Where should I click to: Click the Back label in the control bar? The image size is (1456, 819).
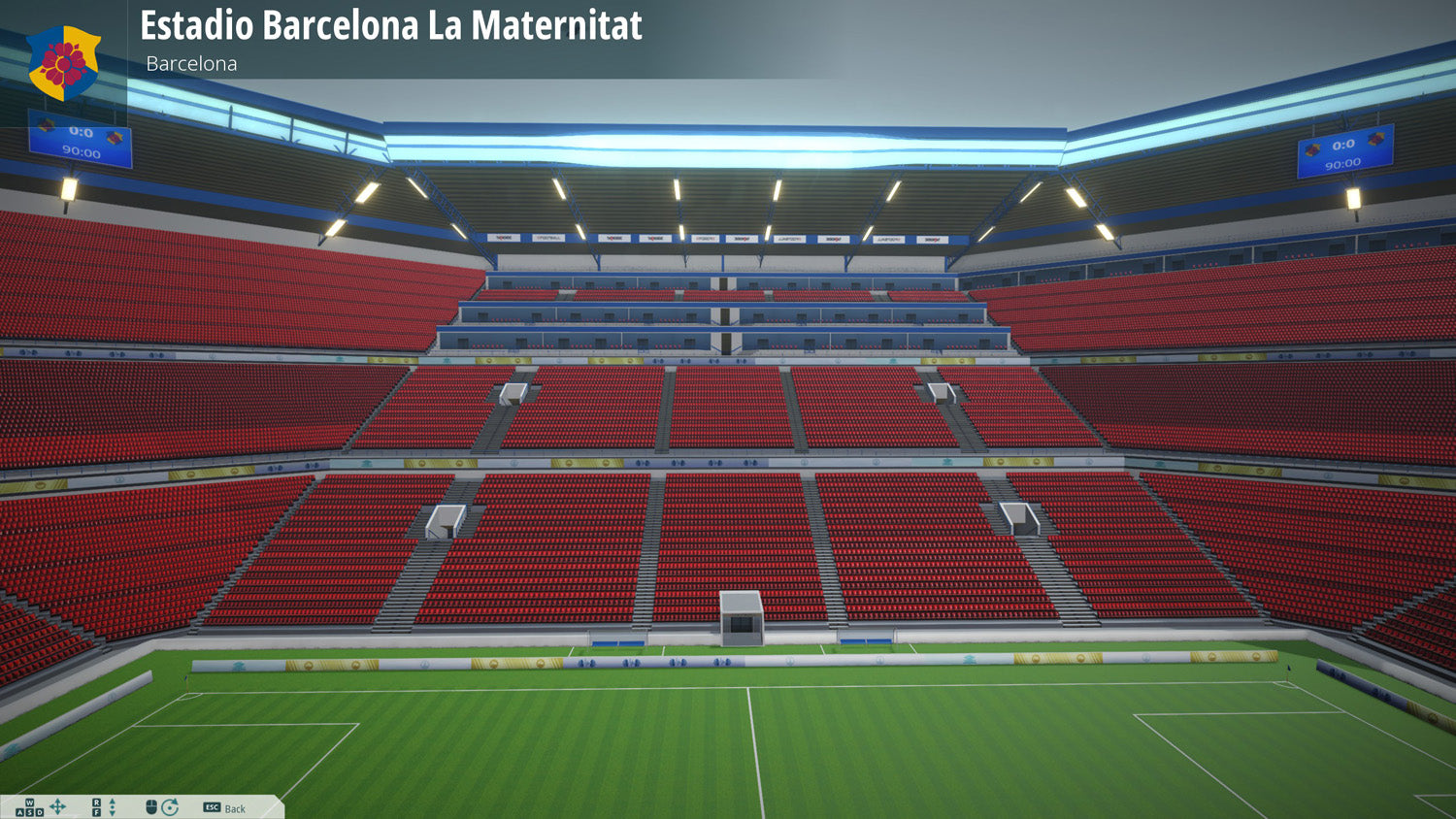234,808
